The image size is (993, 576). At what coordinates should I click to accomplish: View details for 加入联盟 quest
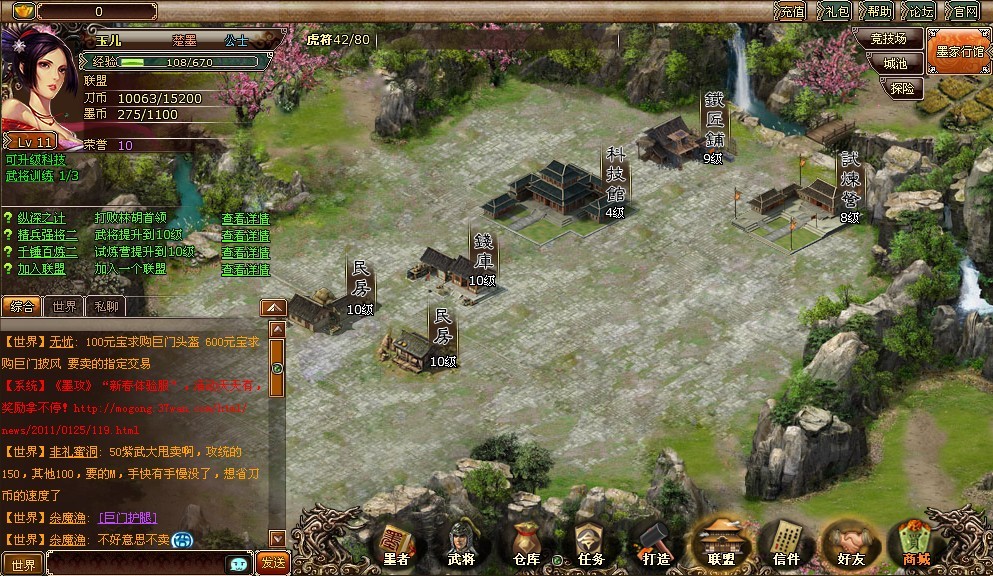[x=245, y=270]
